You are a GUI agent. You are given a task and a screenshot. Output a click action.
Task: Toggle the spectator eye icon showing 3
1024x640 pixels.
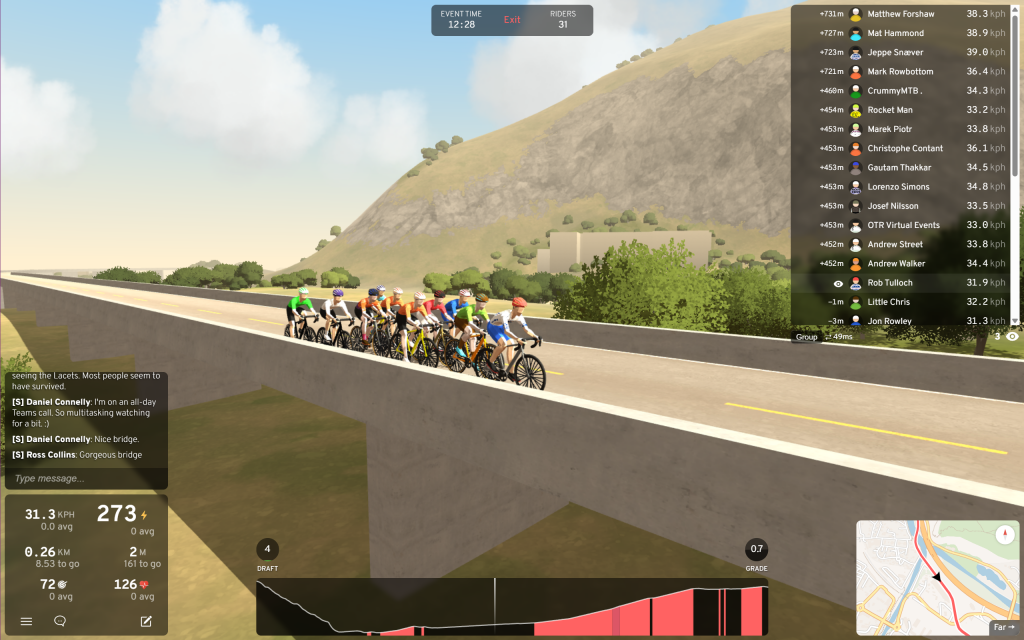(x=1012, y=337)
